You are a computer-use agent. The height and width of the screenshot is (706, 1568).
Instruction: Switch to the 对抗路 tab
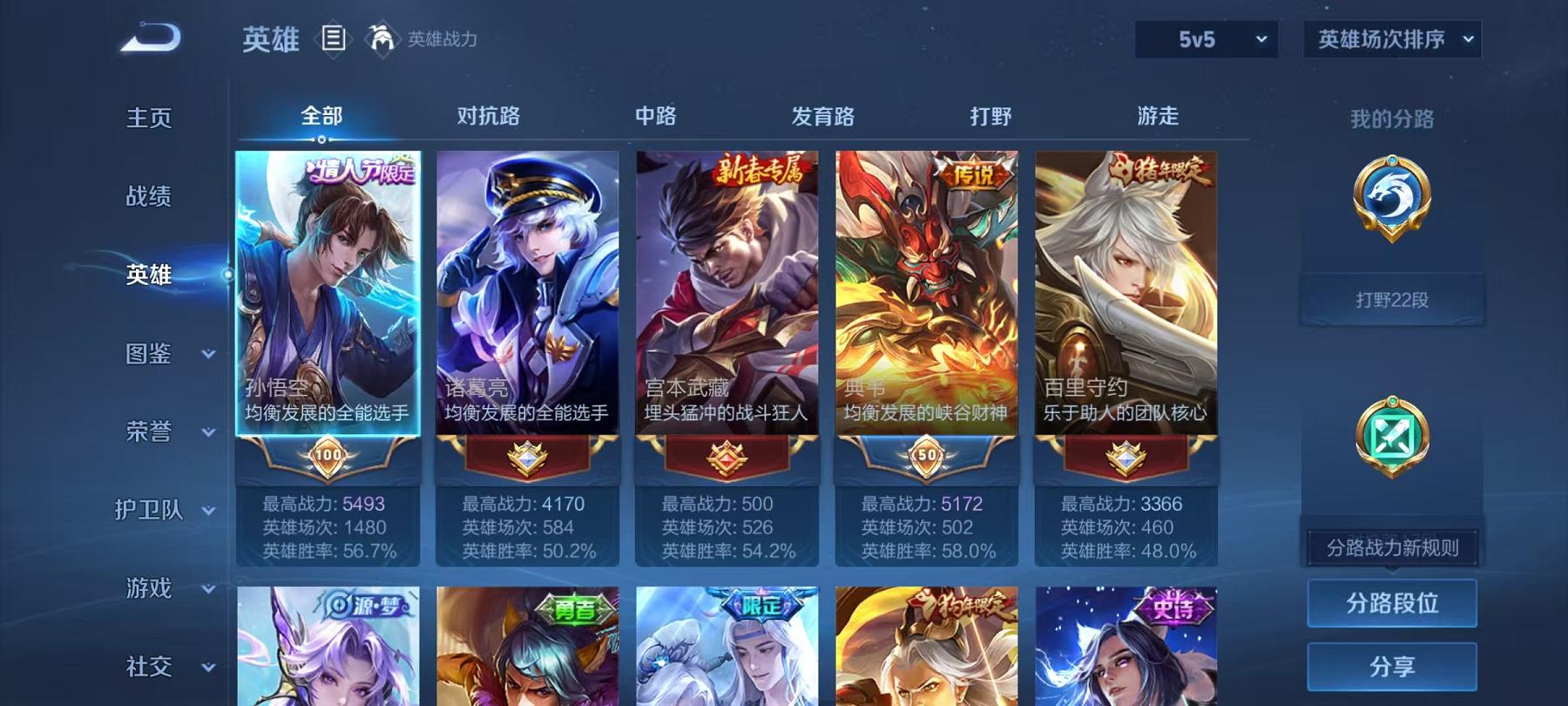coord(485,116)
